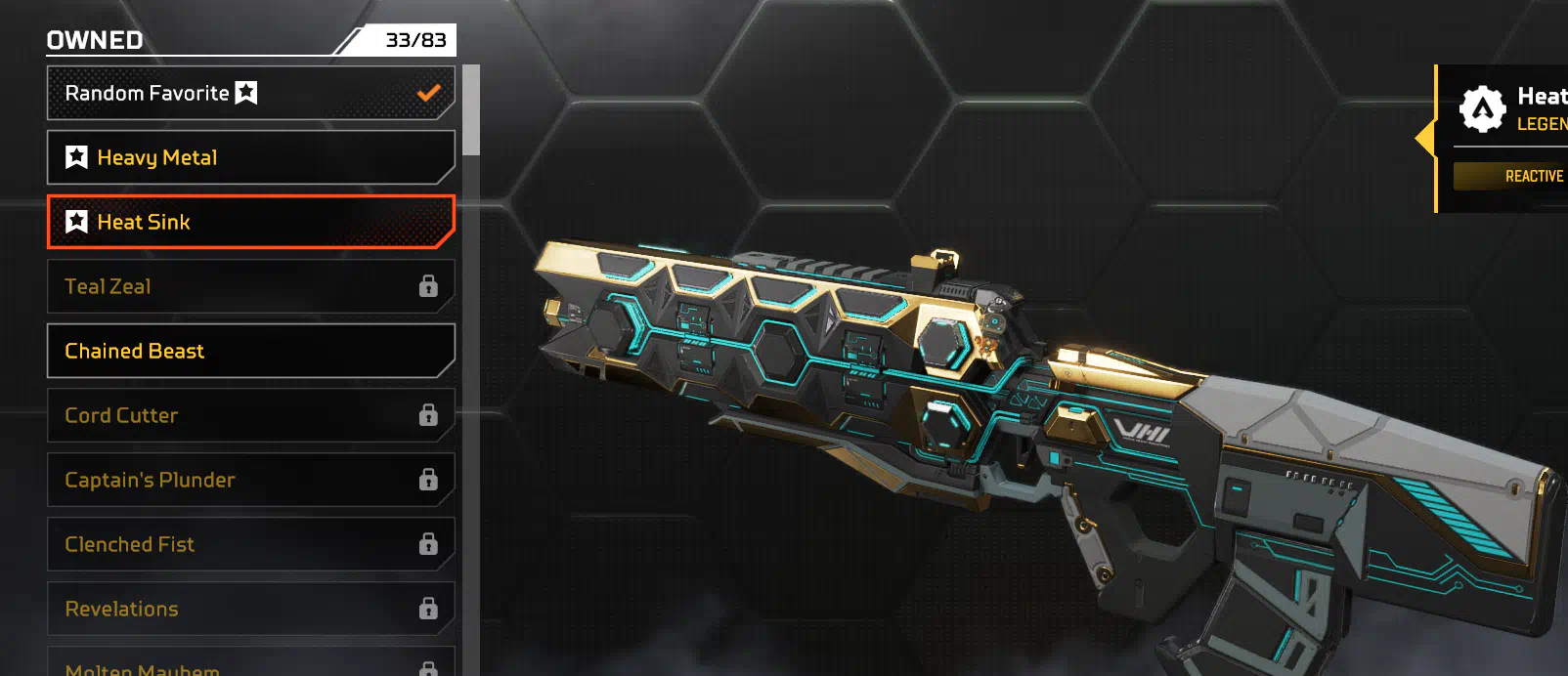Viewport: 1568px width, 676px height.
Task: Preview the Revelations skin
Action: click(250, 609)
